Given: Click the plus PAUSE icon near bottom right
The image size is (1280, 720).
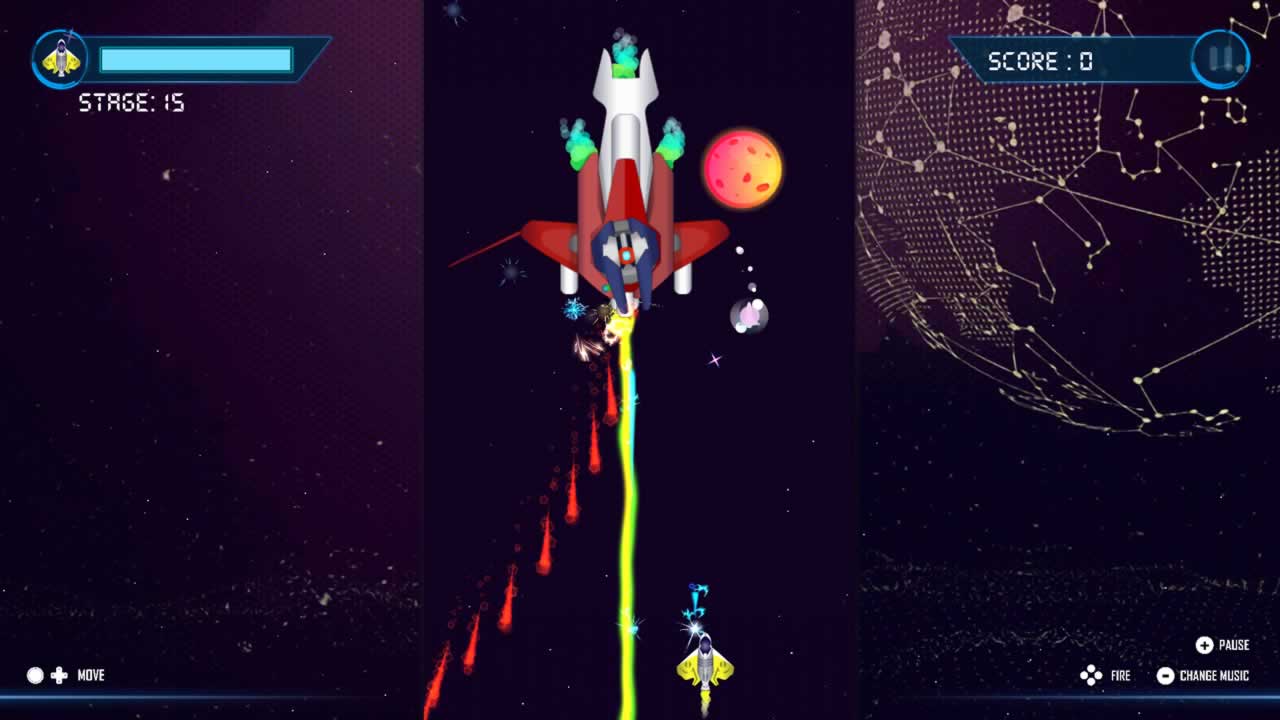Looking at the screenshot, I should click(1205, 646).
